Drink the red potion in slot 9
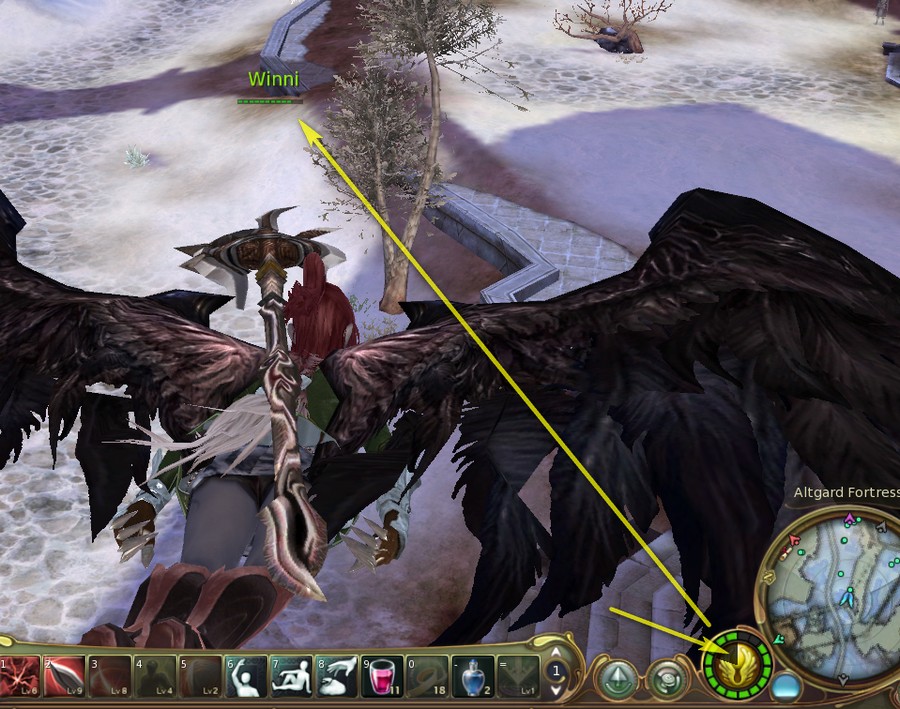Screen dimensions: 900x709 (x=382, y=677)
